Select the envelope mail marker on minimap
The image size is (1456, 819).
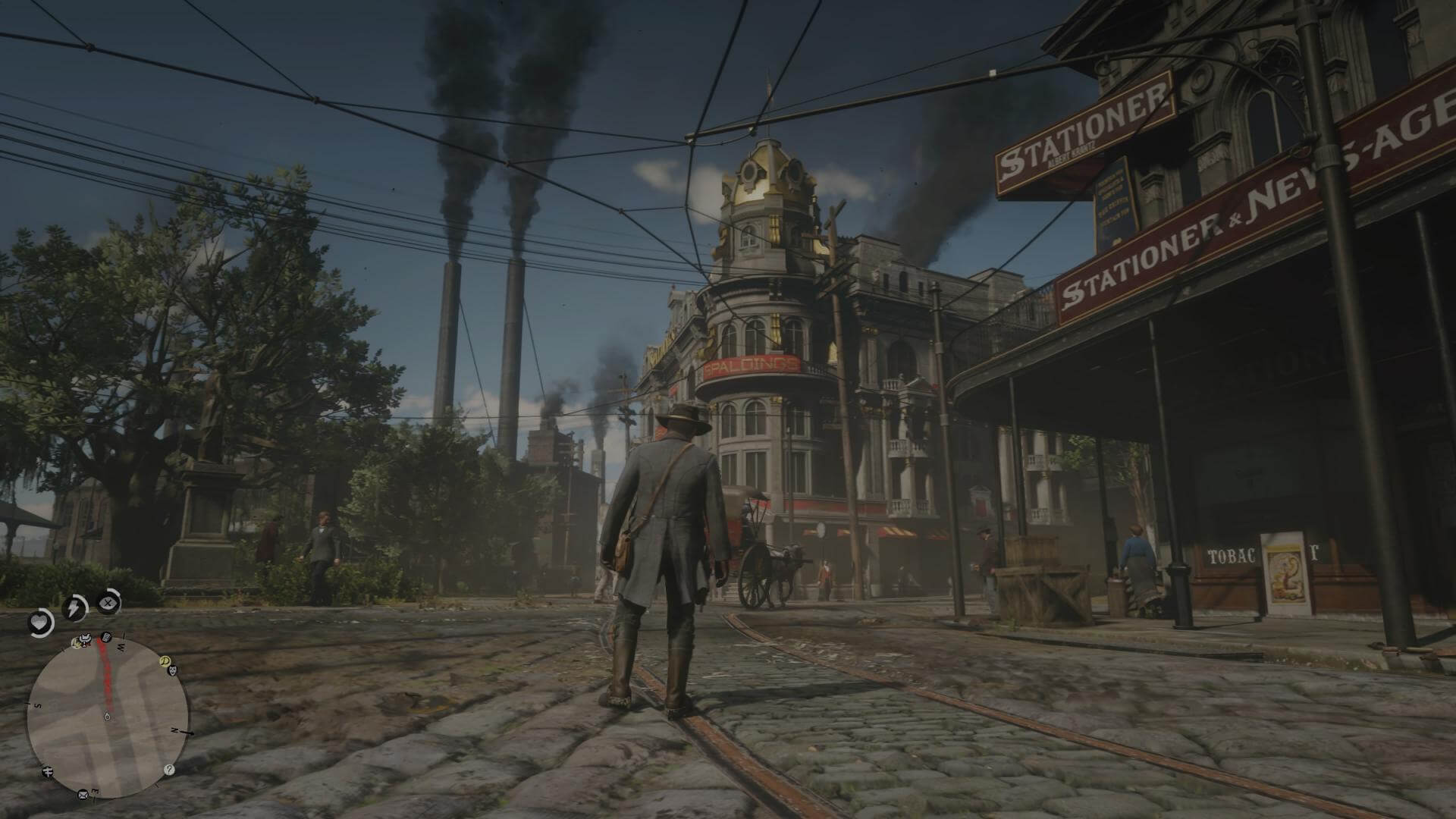(82, 795)
